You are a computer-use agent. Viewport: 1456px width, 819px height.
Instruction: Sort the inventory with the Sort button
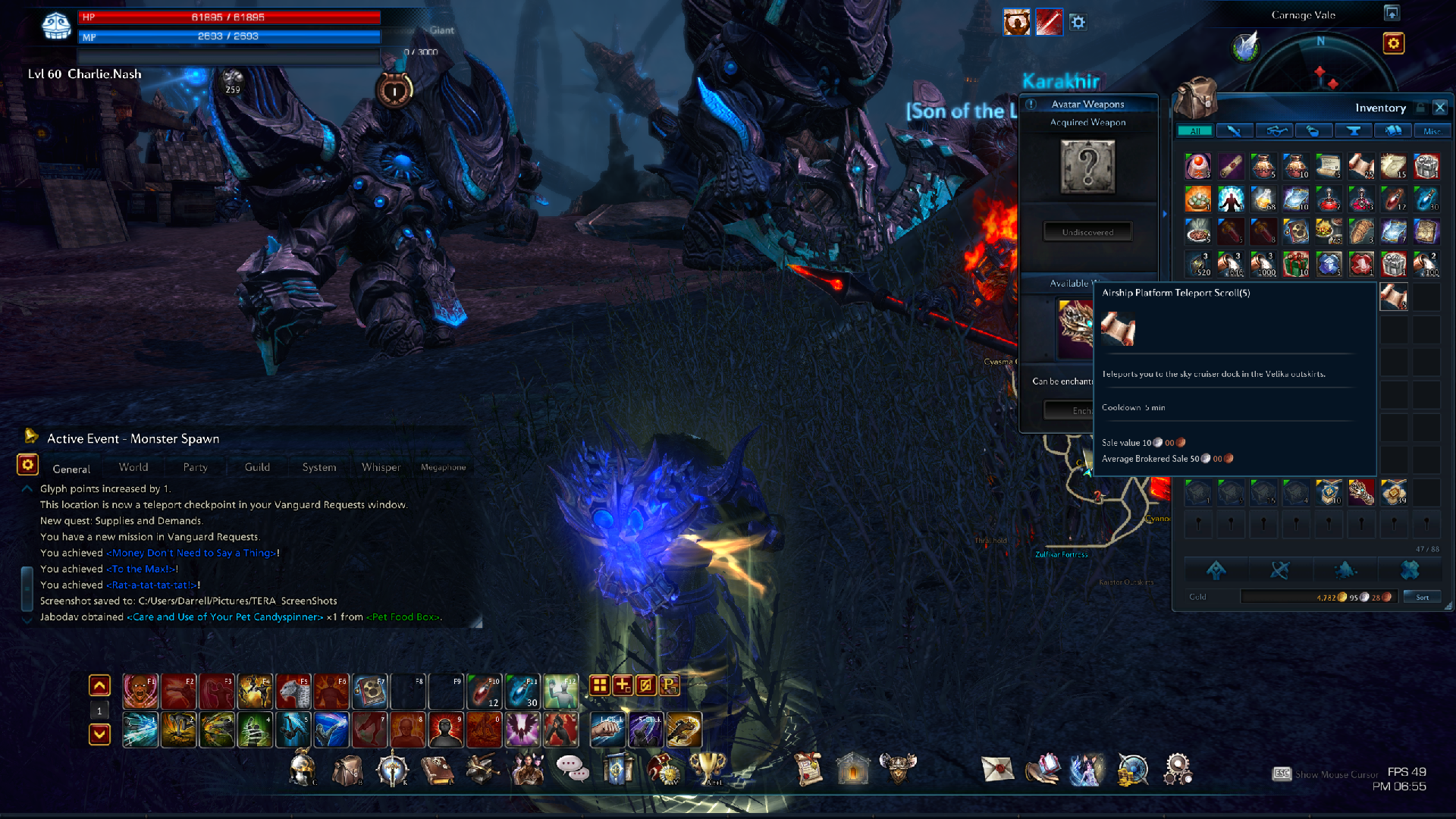point(1423,597)
